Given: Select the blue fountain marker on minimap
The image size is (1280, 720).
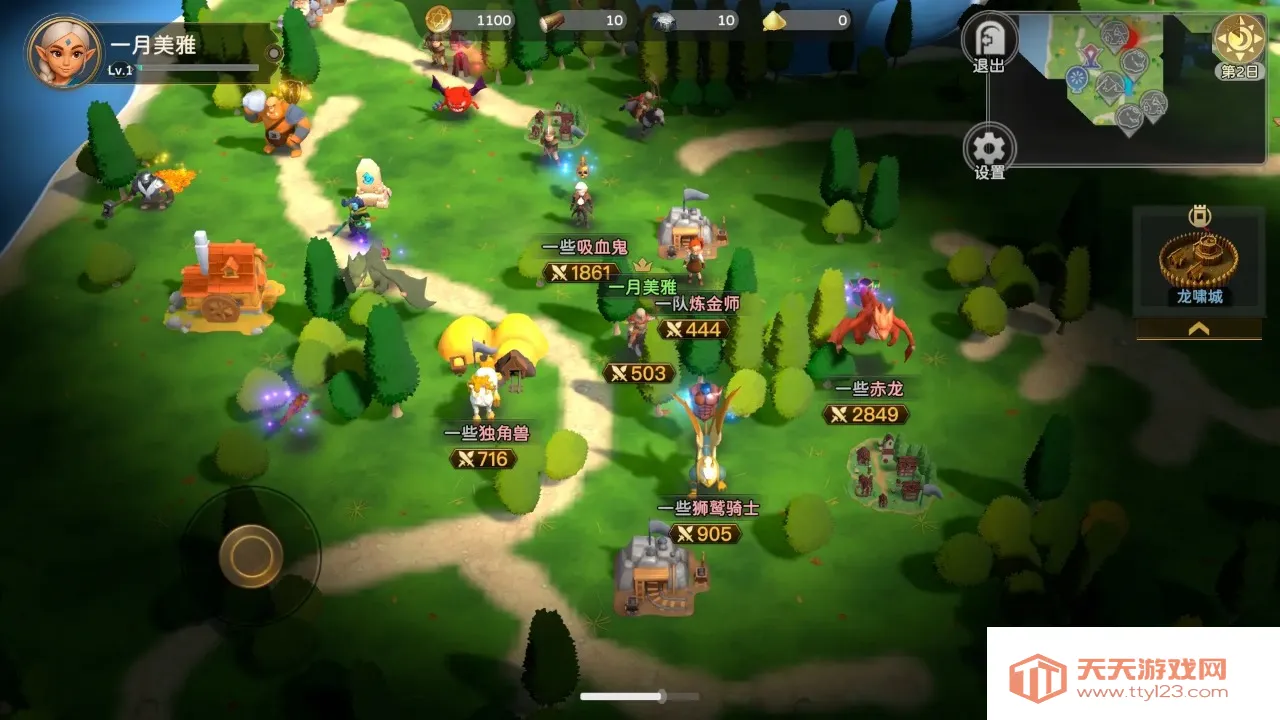Looking at the screenshot, I should point(1077,79).
